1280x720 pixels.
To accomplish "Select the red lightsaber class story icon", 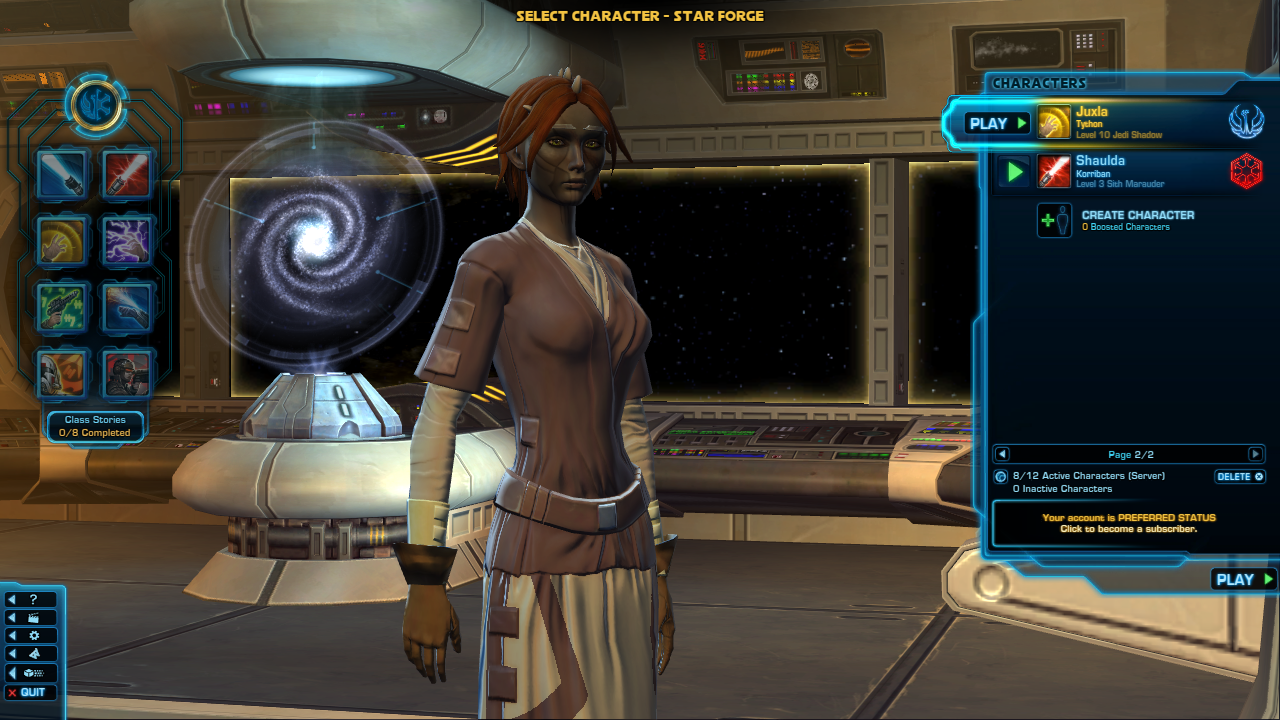I will pos(128,174).
